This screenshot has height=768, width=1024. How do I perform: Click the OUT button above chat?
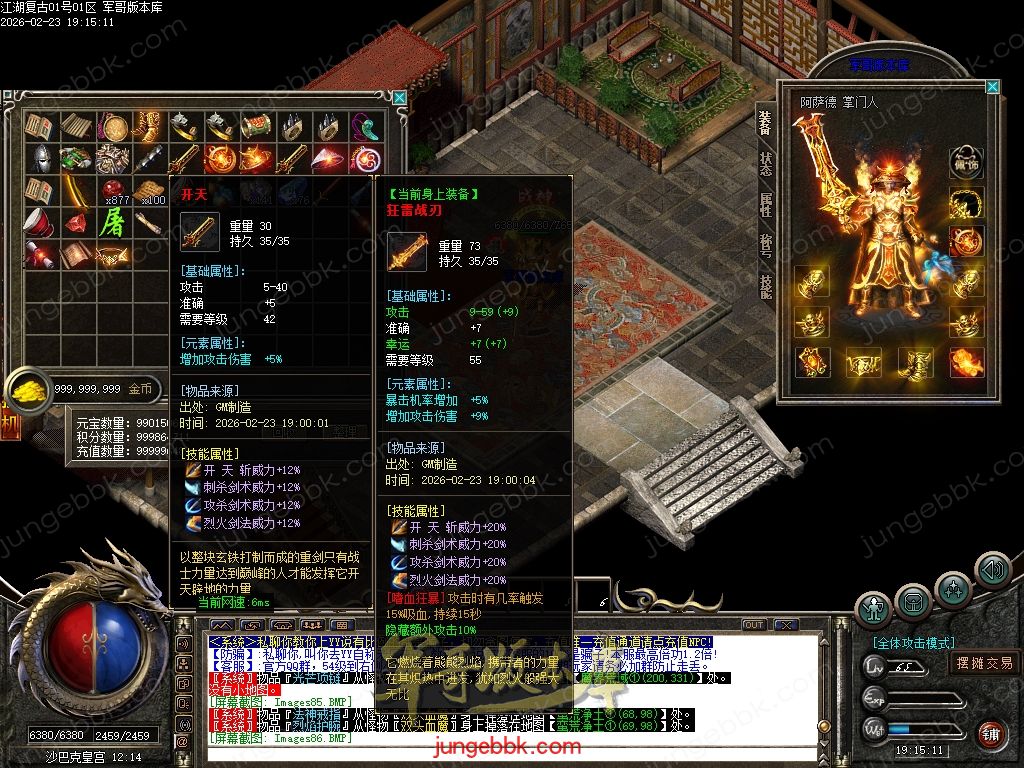click(x=754, y=625)
